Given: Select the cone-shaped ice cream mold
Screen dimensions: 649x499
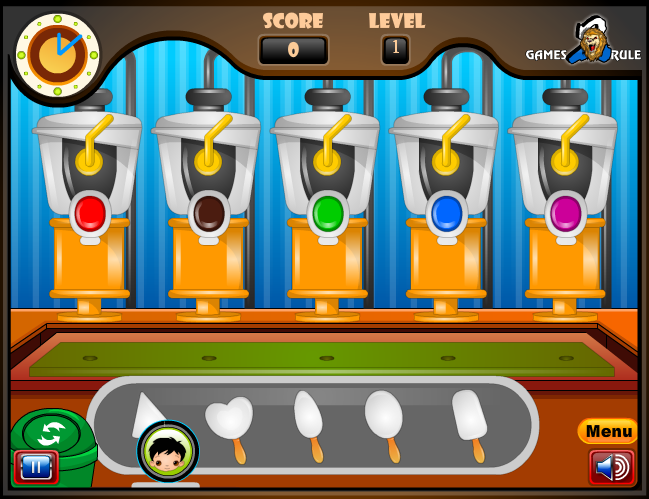Looking at the screenshot, I should pos(146,410).
